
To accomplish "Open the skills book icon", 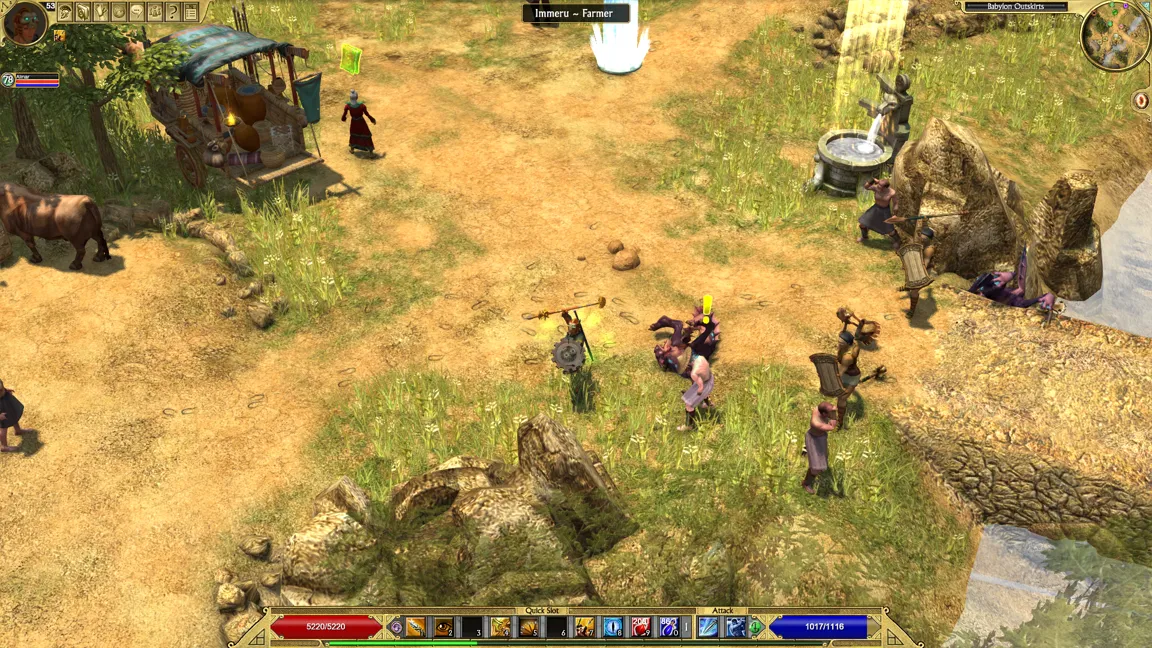I will click(83, 12).
